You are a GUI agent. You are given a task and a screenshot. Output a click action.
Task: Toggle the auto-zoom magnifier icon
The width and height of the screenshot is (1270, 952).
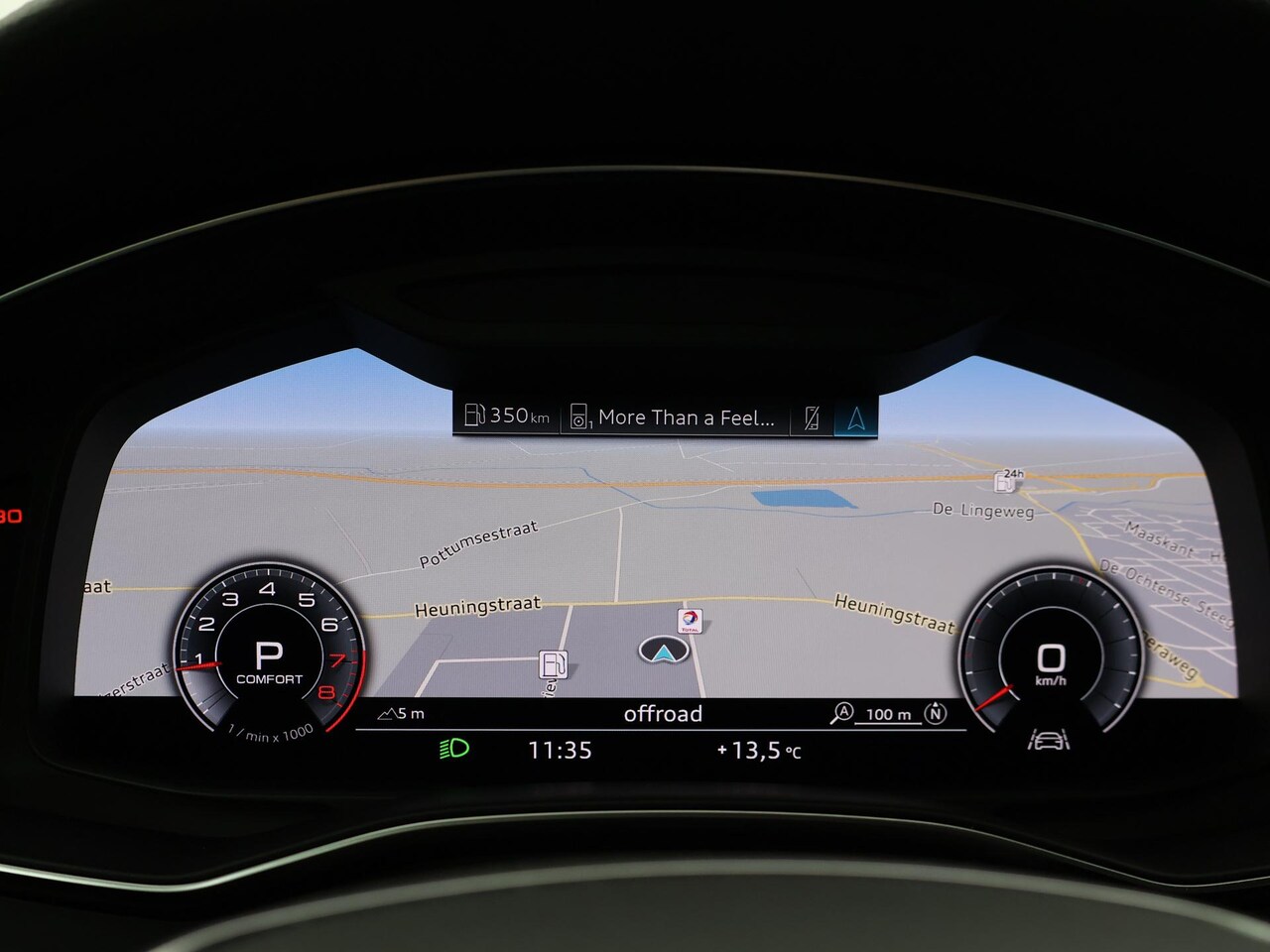841,713
